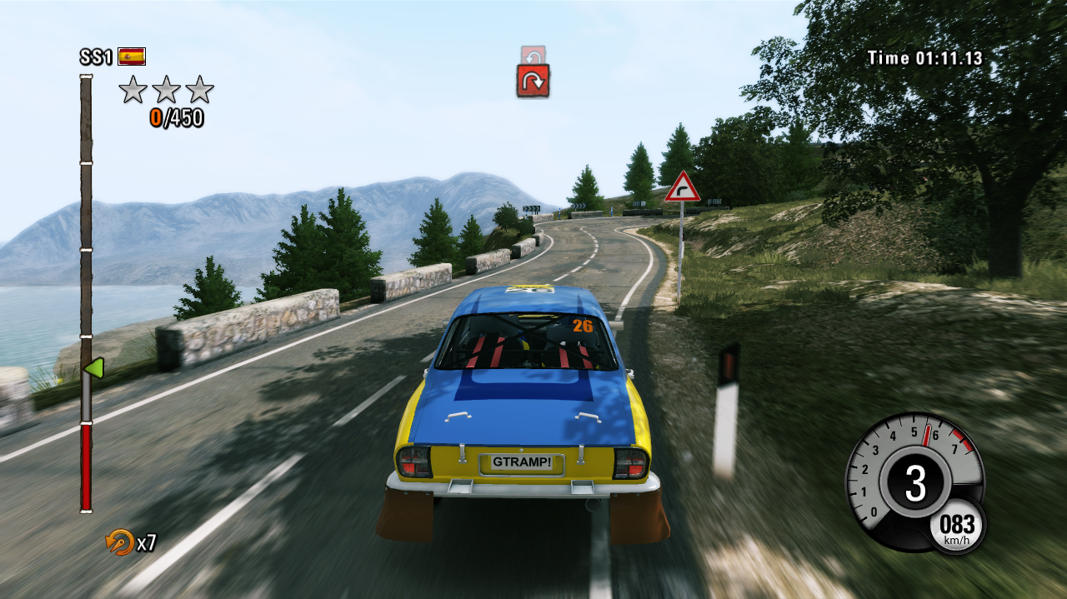Click the orange rewind icon

[119, 541]
